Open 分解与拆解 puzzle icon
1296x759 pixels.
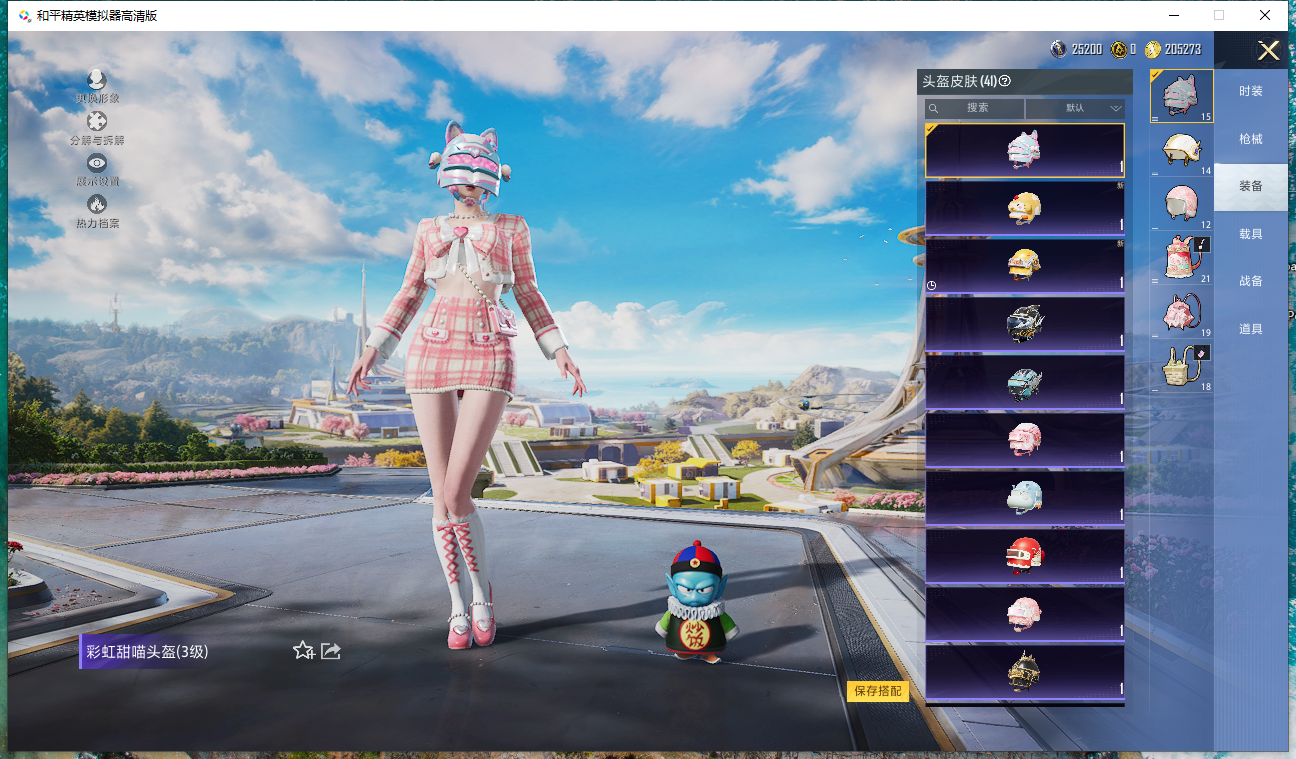(97, 123)
